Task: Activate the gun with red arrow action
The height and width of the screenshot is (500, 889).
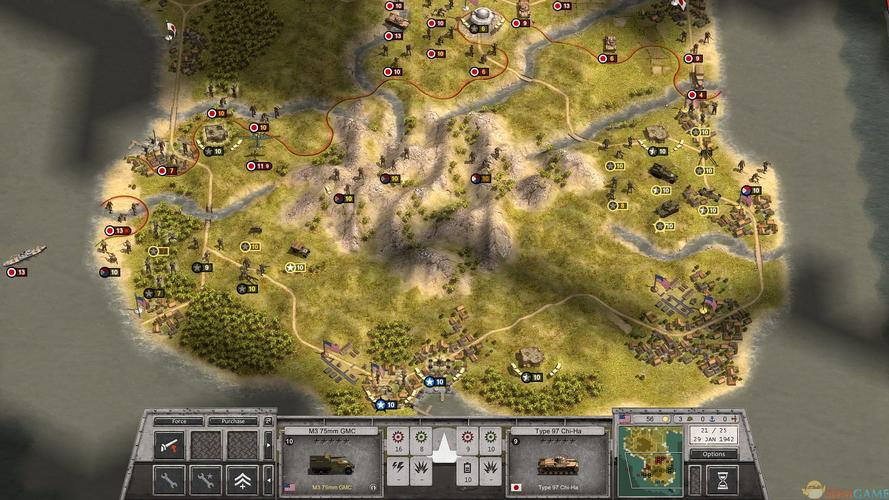Action: click(170, 445)
